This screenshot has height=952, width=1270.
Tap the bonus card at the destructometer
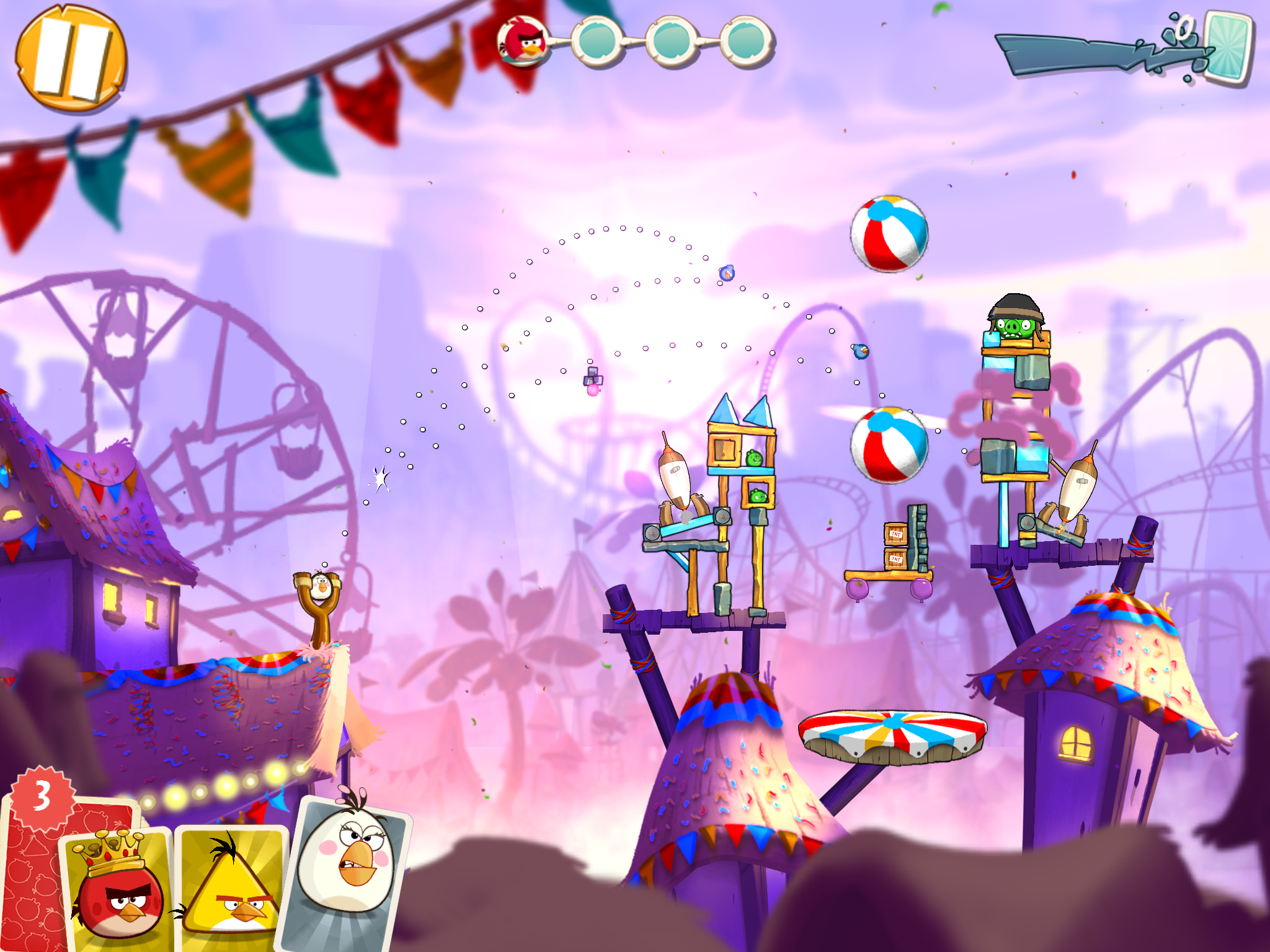coord(1227,48)
